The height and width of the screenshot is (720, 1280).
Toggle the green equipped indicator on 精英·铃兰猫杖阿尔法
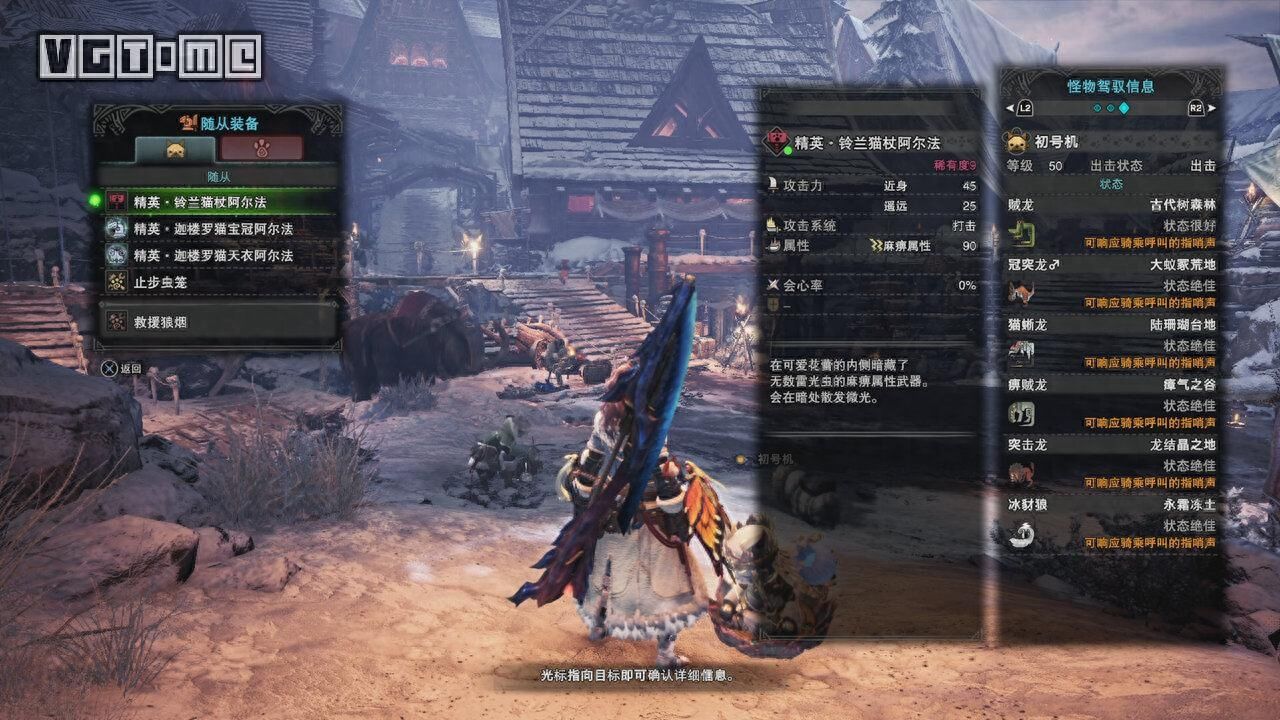95,200
